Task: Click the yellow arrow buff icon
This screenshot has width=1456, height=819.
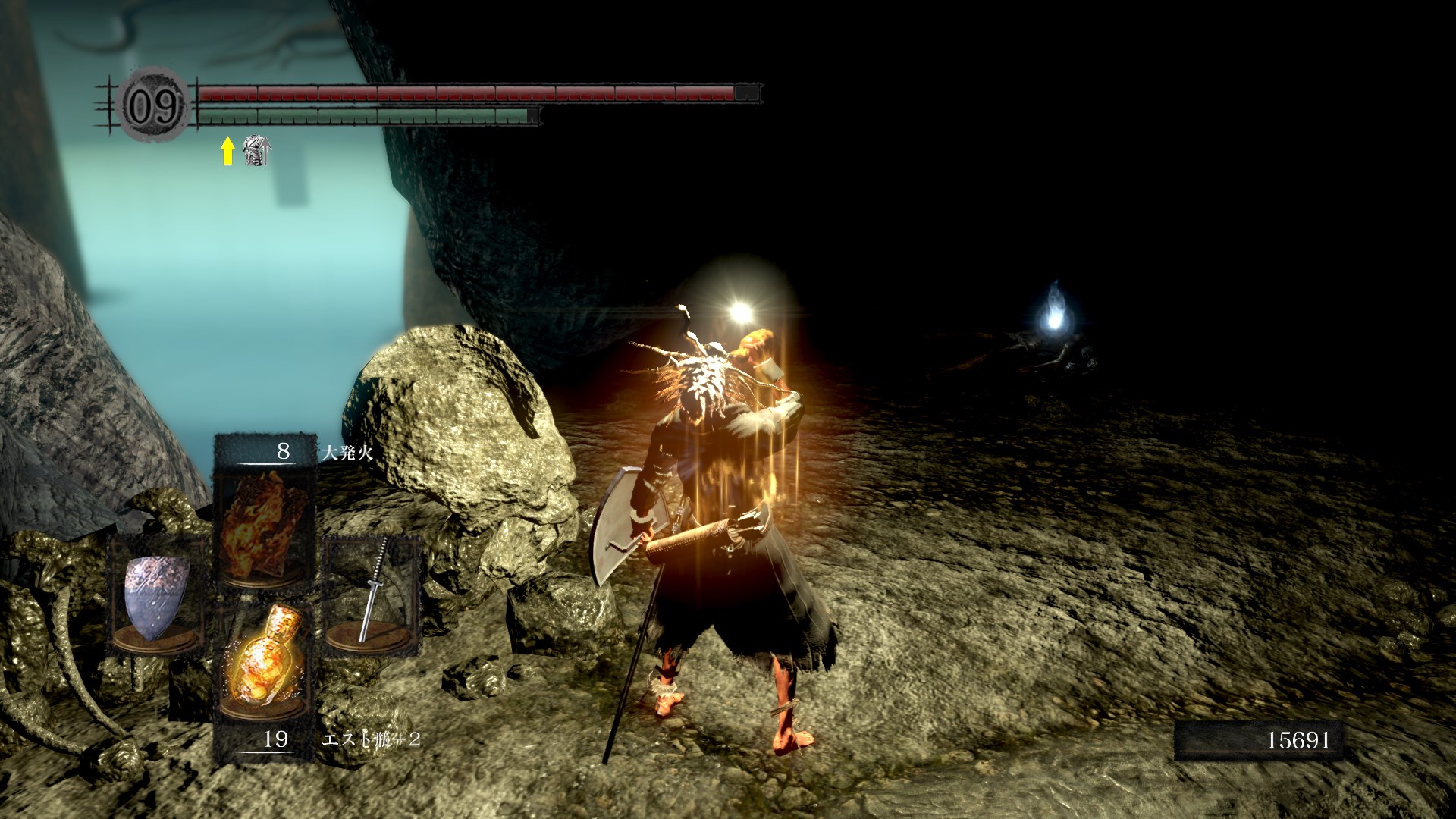Action: pos(227,152)
